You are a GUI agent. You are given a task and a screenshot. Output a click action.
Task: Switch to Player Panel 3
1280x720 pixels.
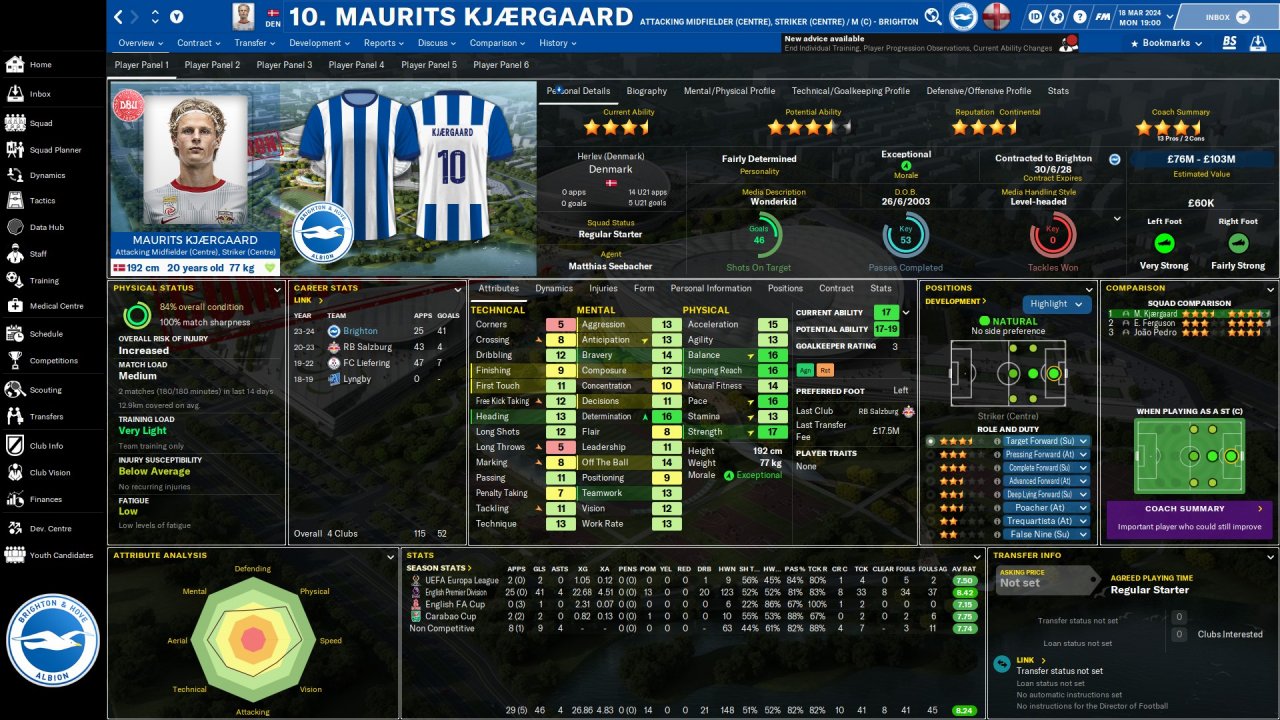click(x=284, y=65)
